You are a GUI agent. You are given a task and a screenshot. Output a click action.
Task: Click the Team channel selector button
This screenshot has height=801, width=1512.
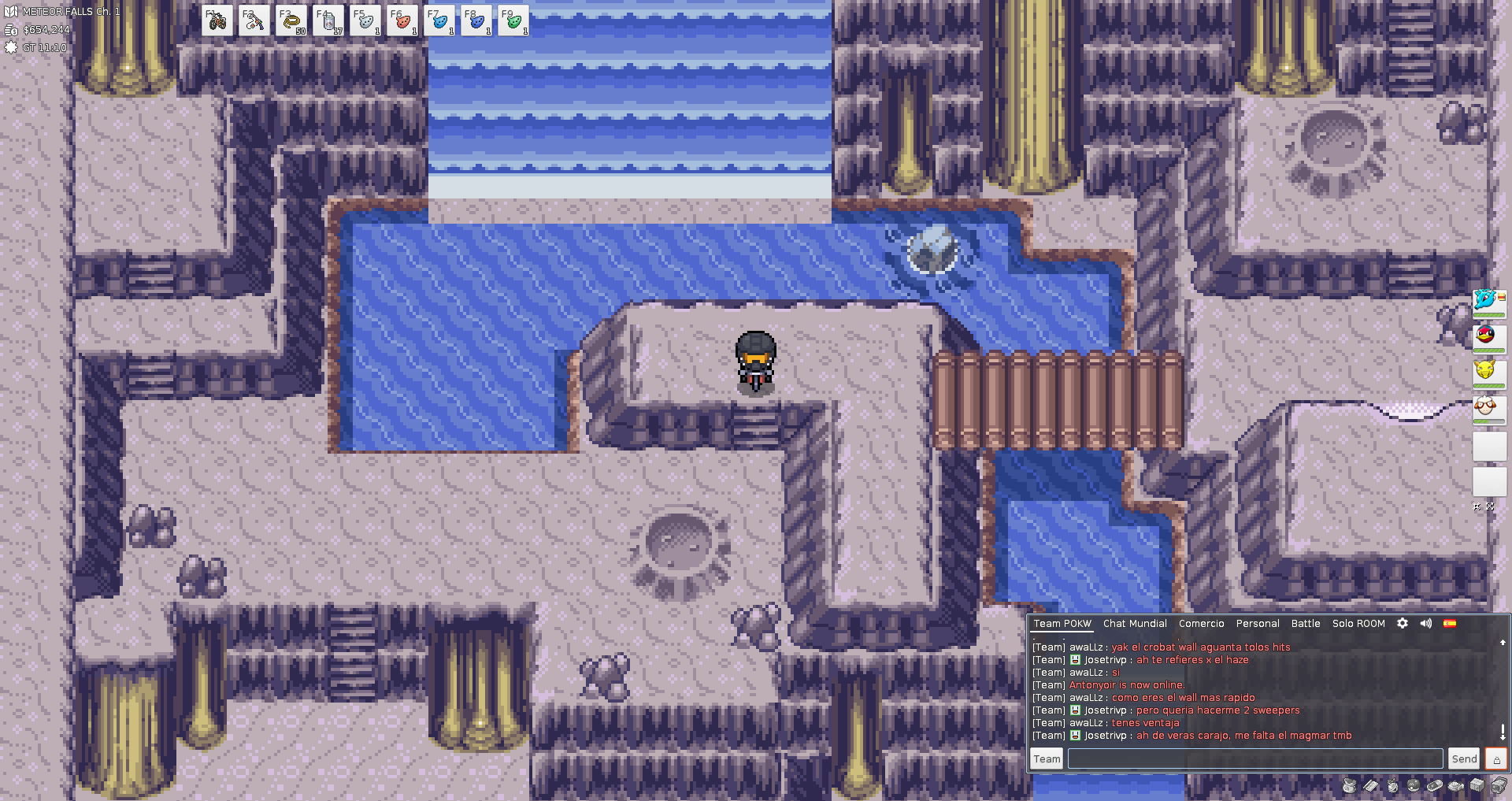(1047, 758)
